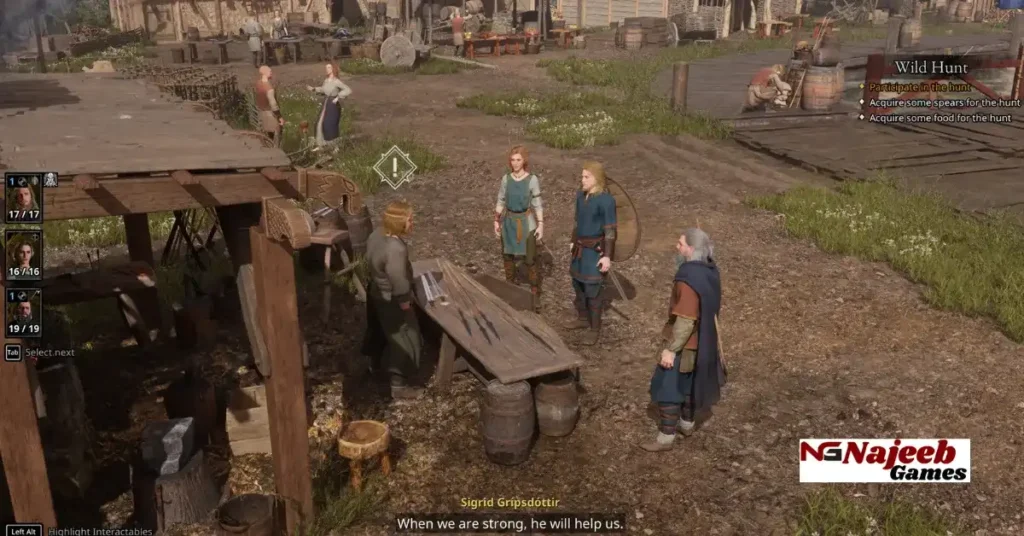Select the 'Acquire some food for the hunt' objective
1024x536 pixels.
(939, 118)
